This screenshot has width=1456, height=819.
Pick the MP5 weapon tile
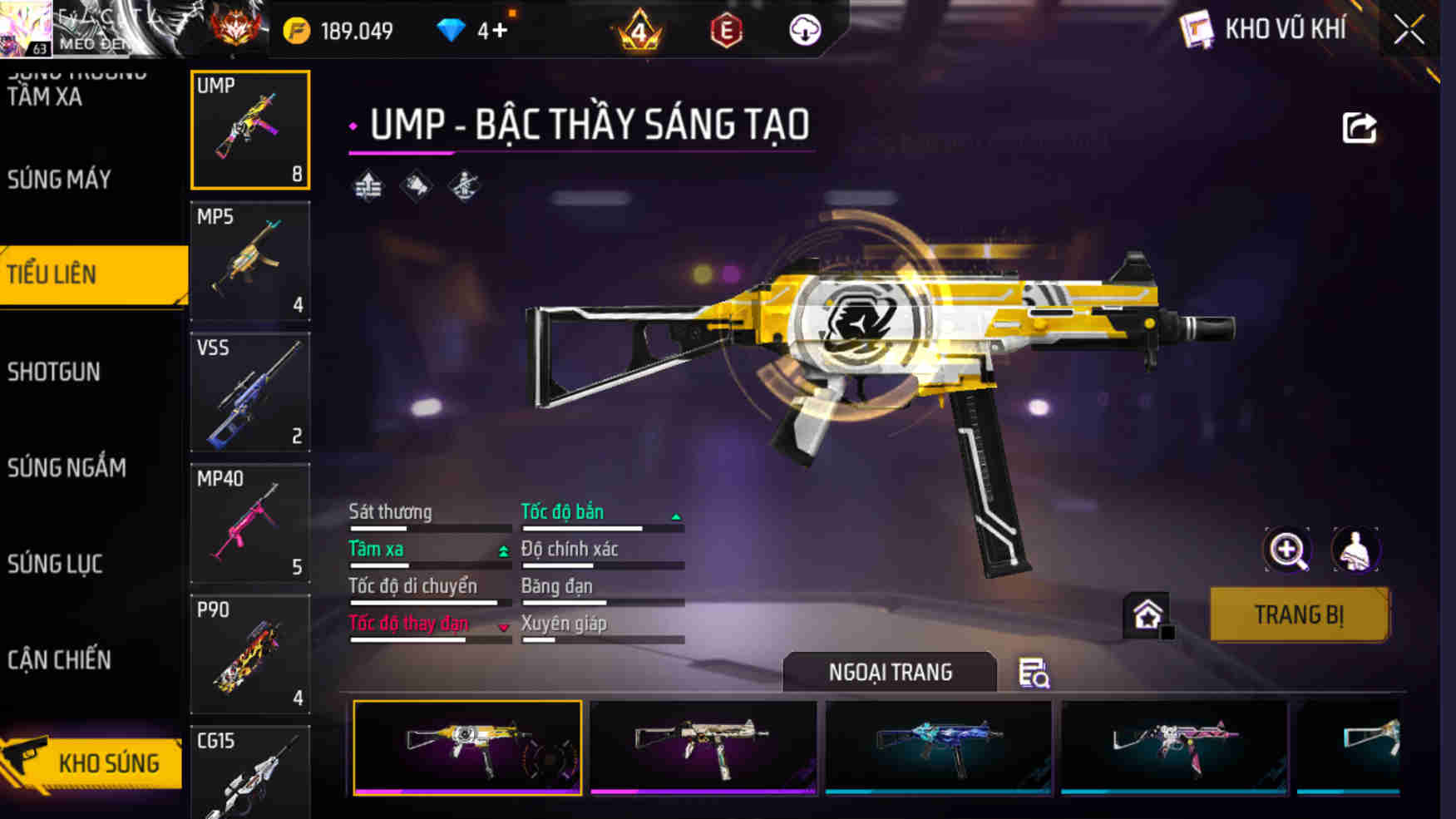[250, 261]
